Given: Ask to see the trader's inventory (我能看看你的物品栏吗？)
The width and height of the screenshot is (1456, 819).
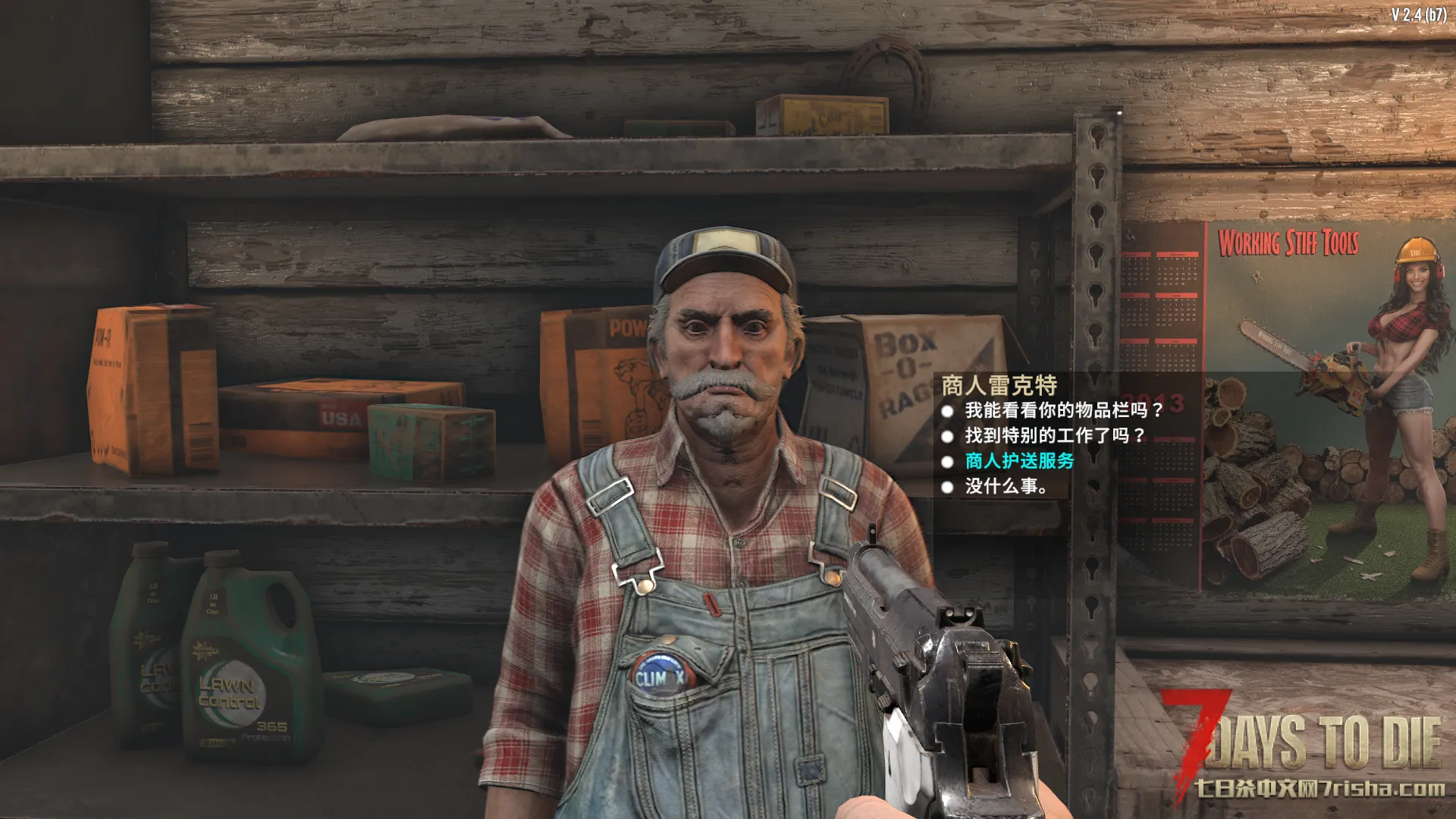Looking at the screenshot, I should tap(1063, 411).
